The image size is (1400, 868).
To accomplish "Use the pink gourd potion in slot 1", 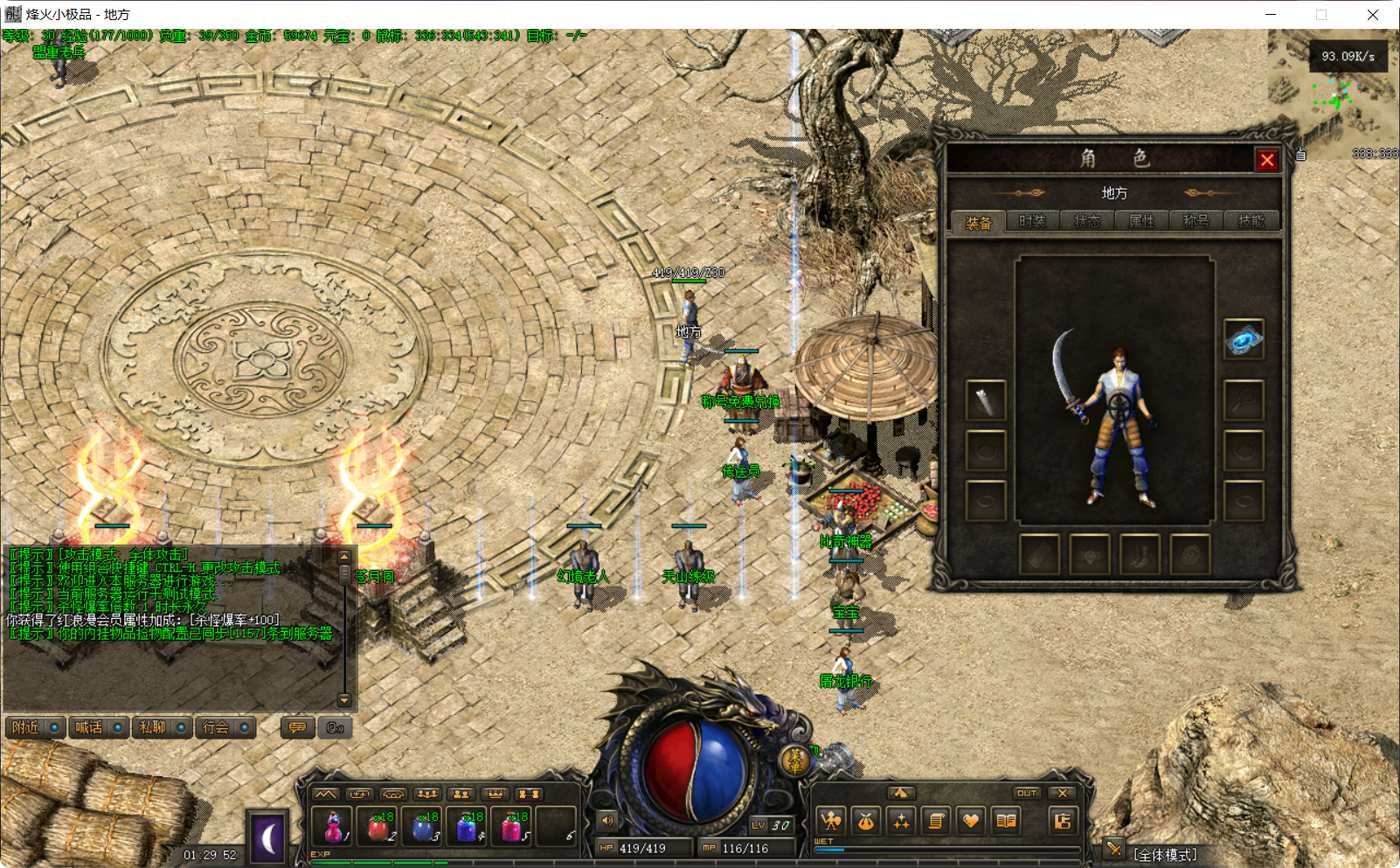I will click(x=333, y=825).
